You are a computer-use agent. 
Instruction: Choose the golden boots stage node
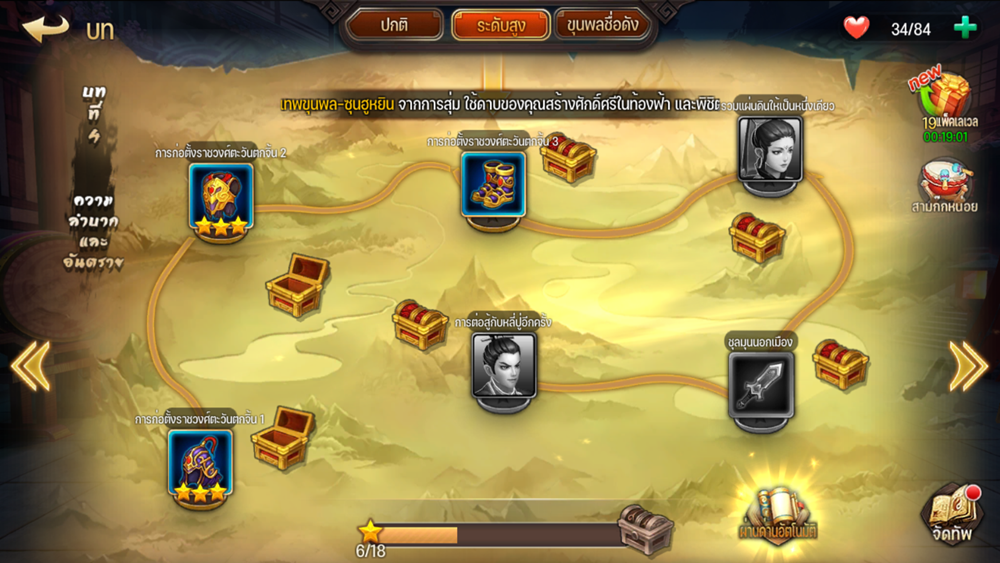coord(493,184)
